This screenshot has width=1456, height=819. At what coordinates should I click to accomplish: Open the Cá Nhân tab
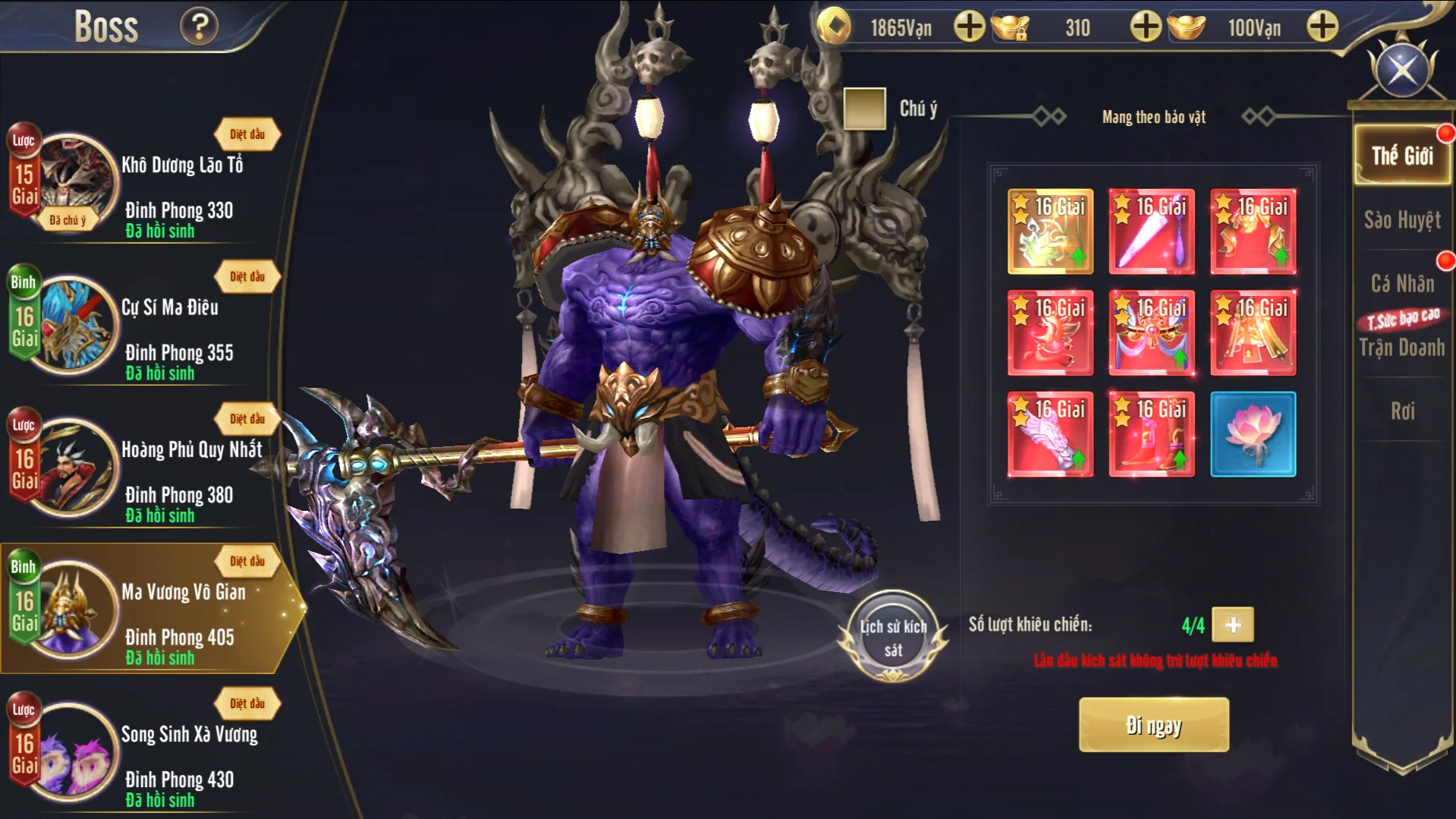pos(1401,284)
